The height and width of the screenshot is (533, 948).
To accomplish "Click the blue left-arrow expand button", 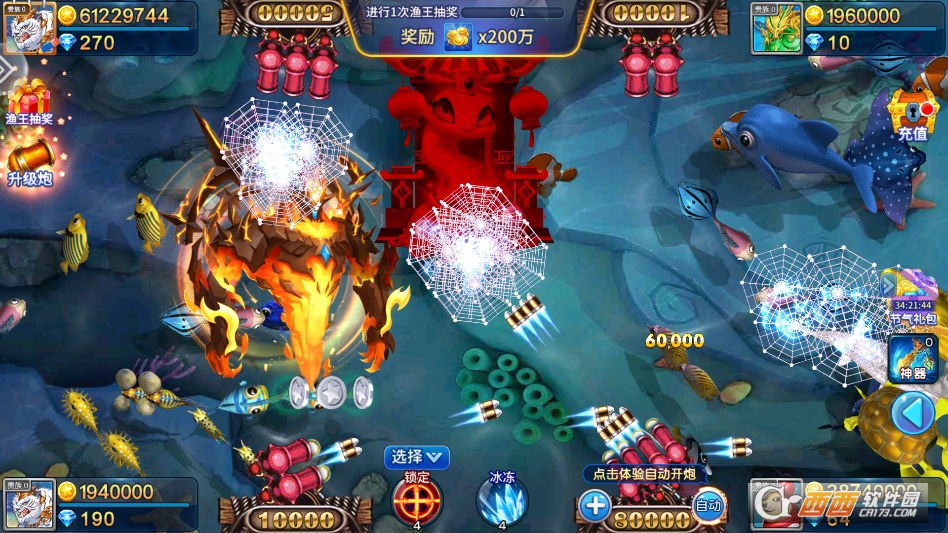I will coord(912,412).
